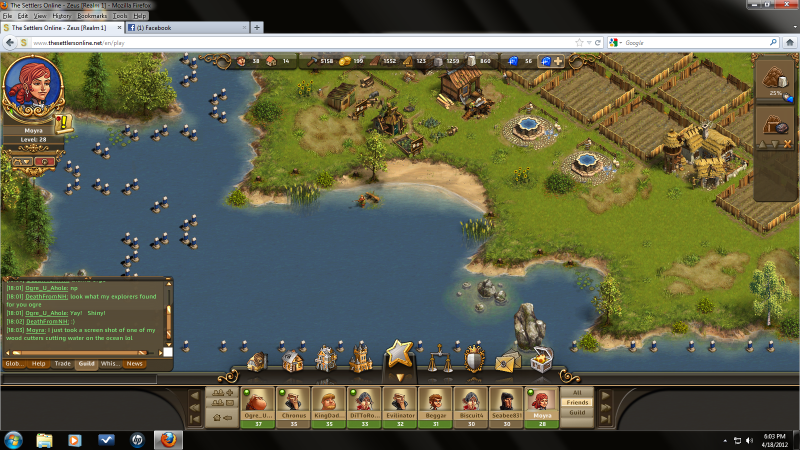This screenshot has height=450, width=800.
Task: Show All players in friends bar
Action: [578, 393]
